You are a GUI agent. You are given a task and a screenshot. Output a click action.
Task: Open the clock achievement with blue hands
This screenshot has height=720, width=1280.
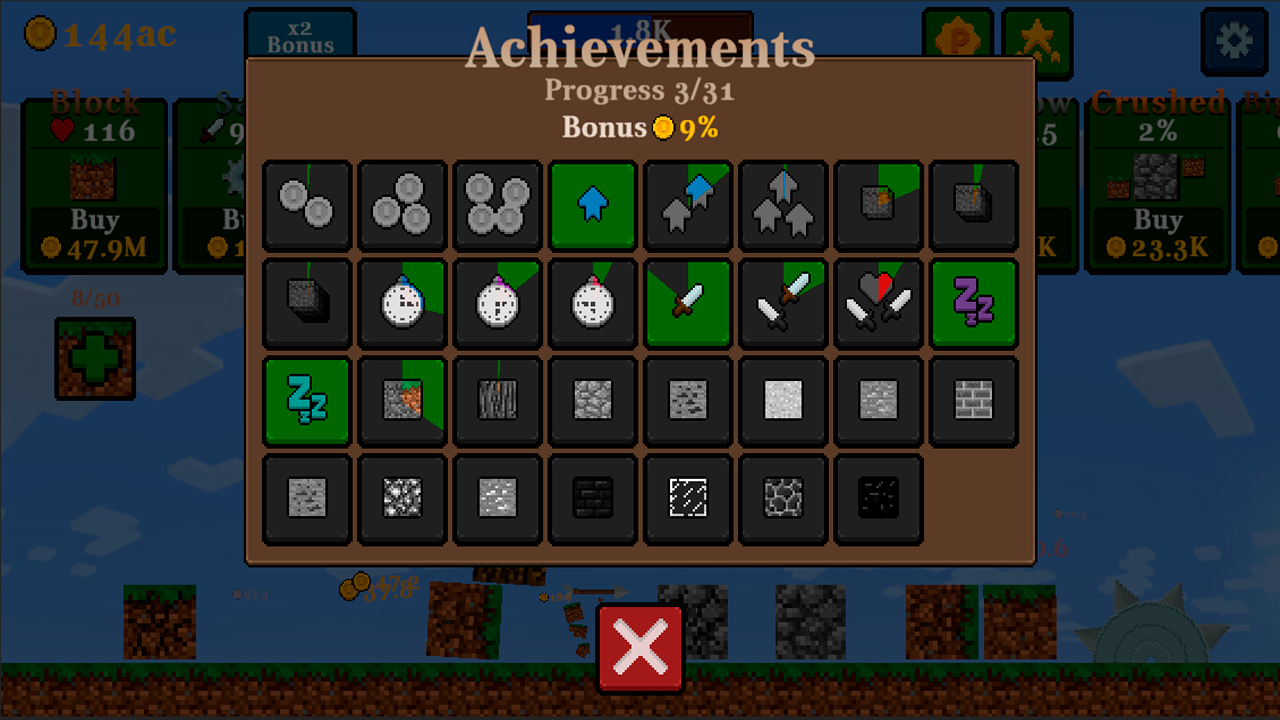click(x=402, y=304)
